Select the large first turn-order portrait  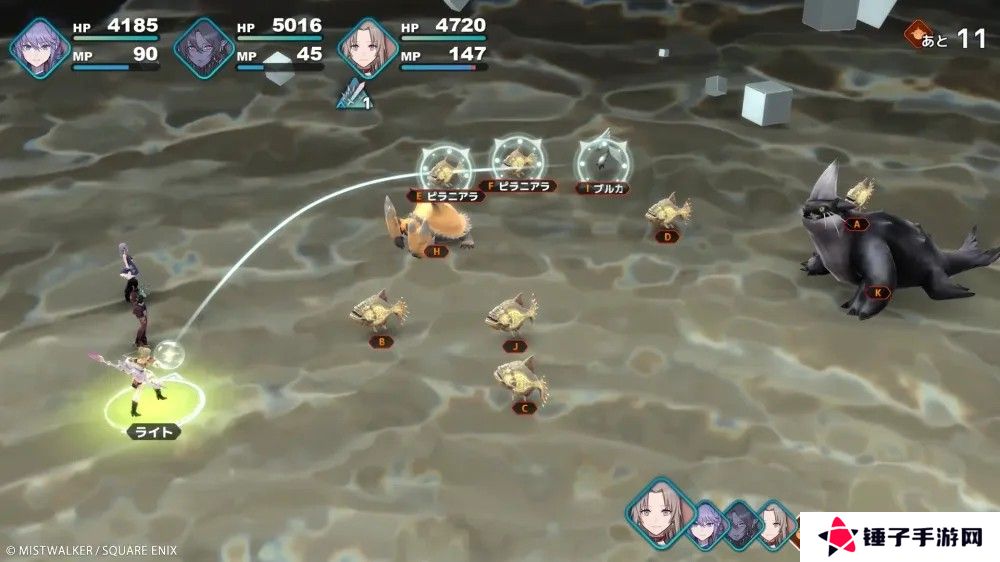coord(659,510)
